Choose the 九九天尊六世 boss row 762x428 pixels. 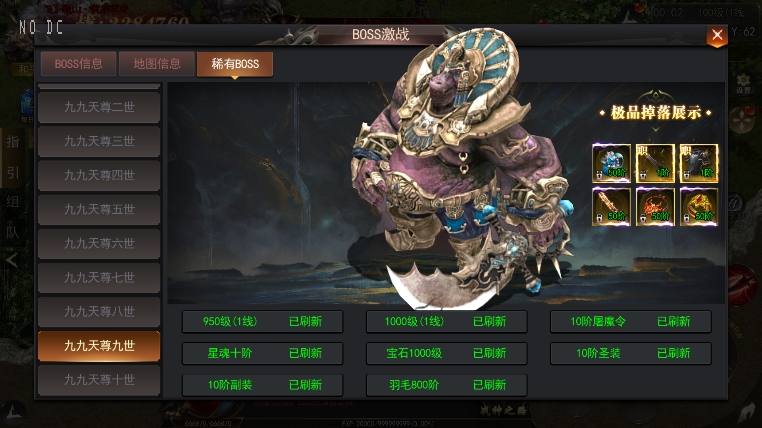[99, 243]
